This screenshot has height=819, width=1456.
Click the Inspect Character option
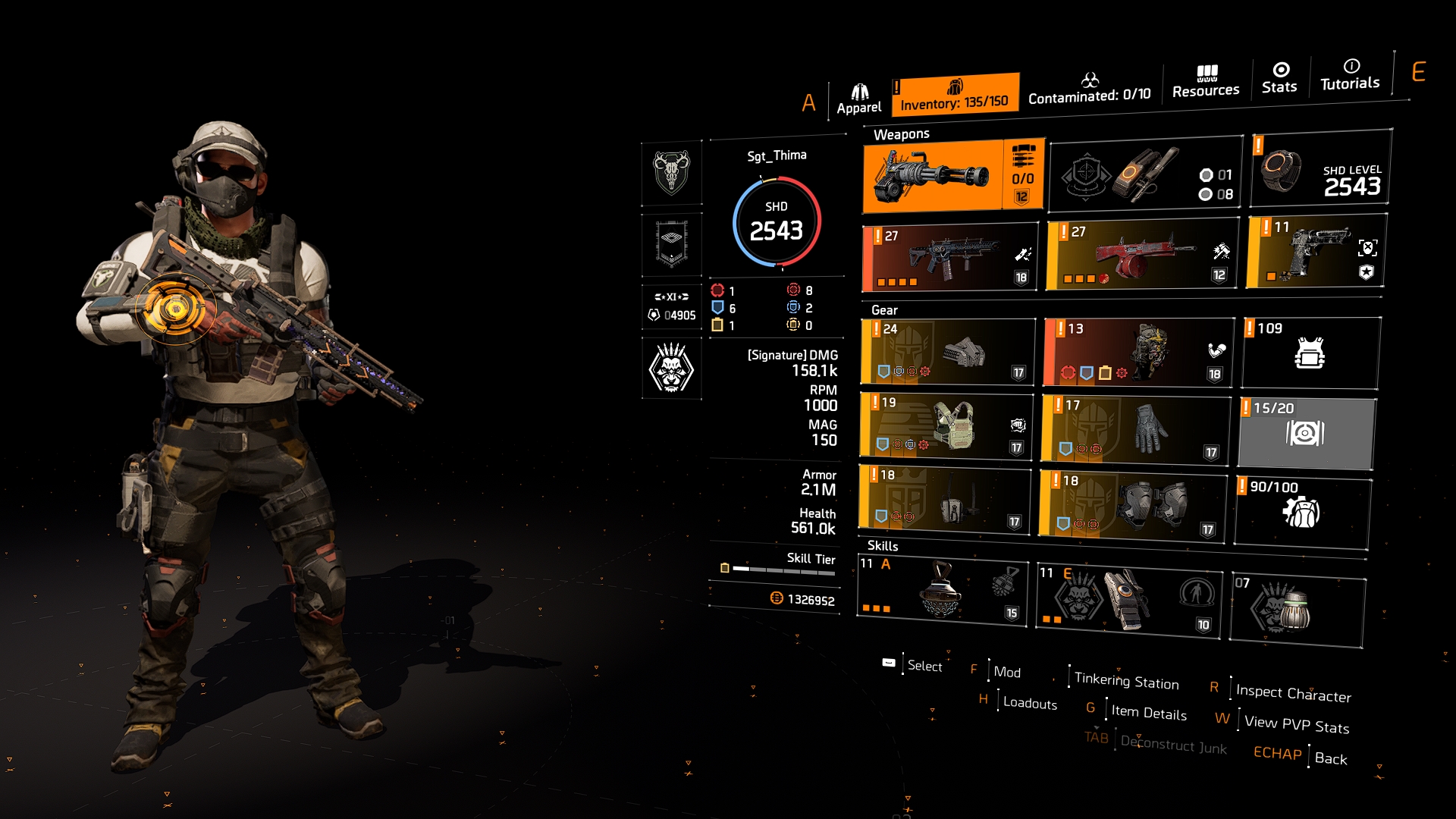coord(1293,692)
